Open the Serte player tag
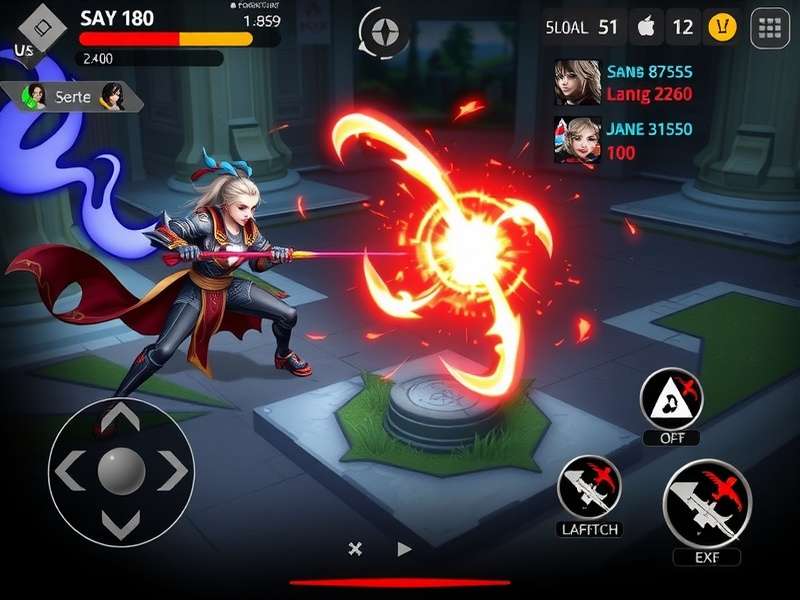Image resolution: width=800 pixels, height=600 pixels. (74, 96)
